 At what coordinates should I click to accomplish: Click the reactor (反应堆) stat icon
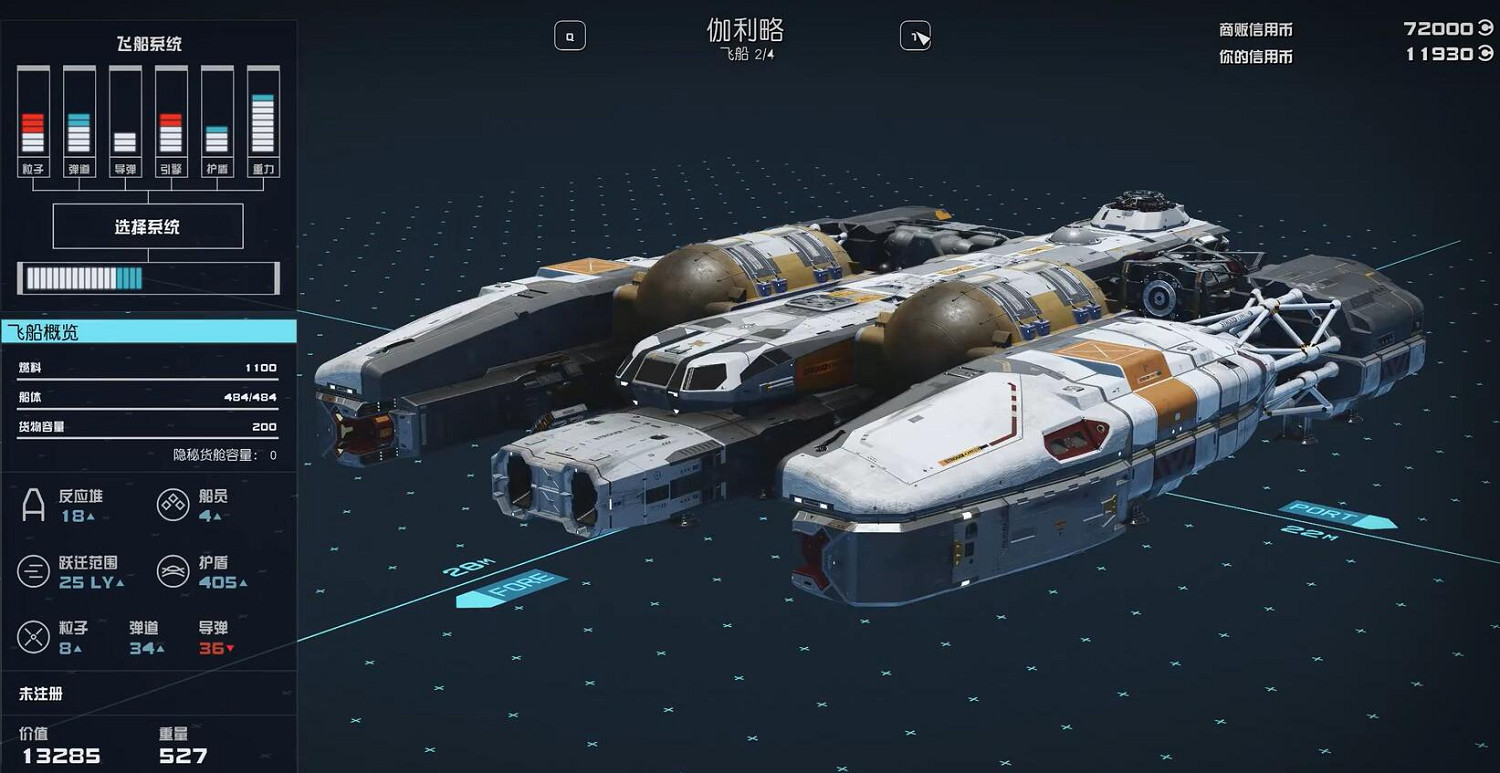click(x=35, y=505)
